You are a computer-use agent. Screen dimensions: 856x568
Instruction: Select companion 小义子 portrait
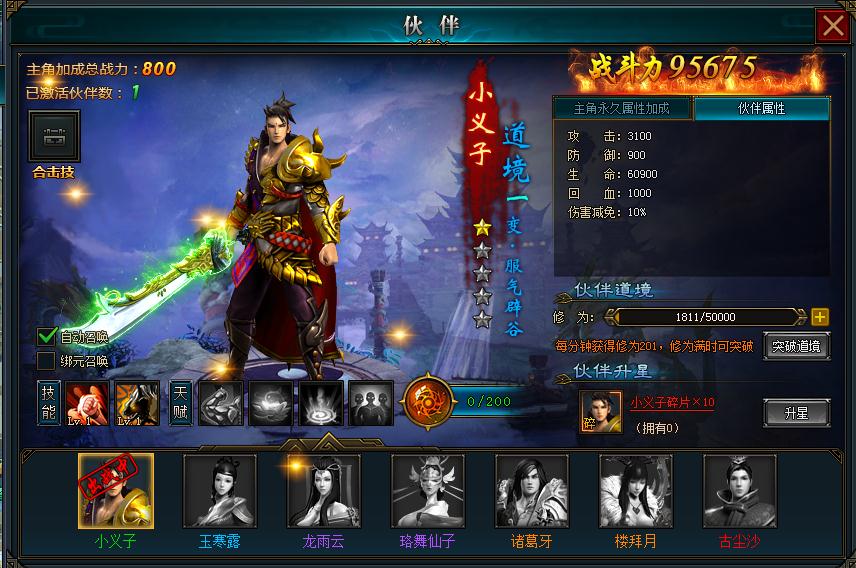(x=116, y=491)
